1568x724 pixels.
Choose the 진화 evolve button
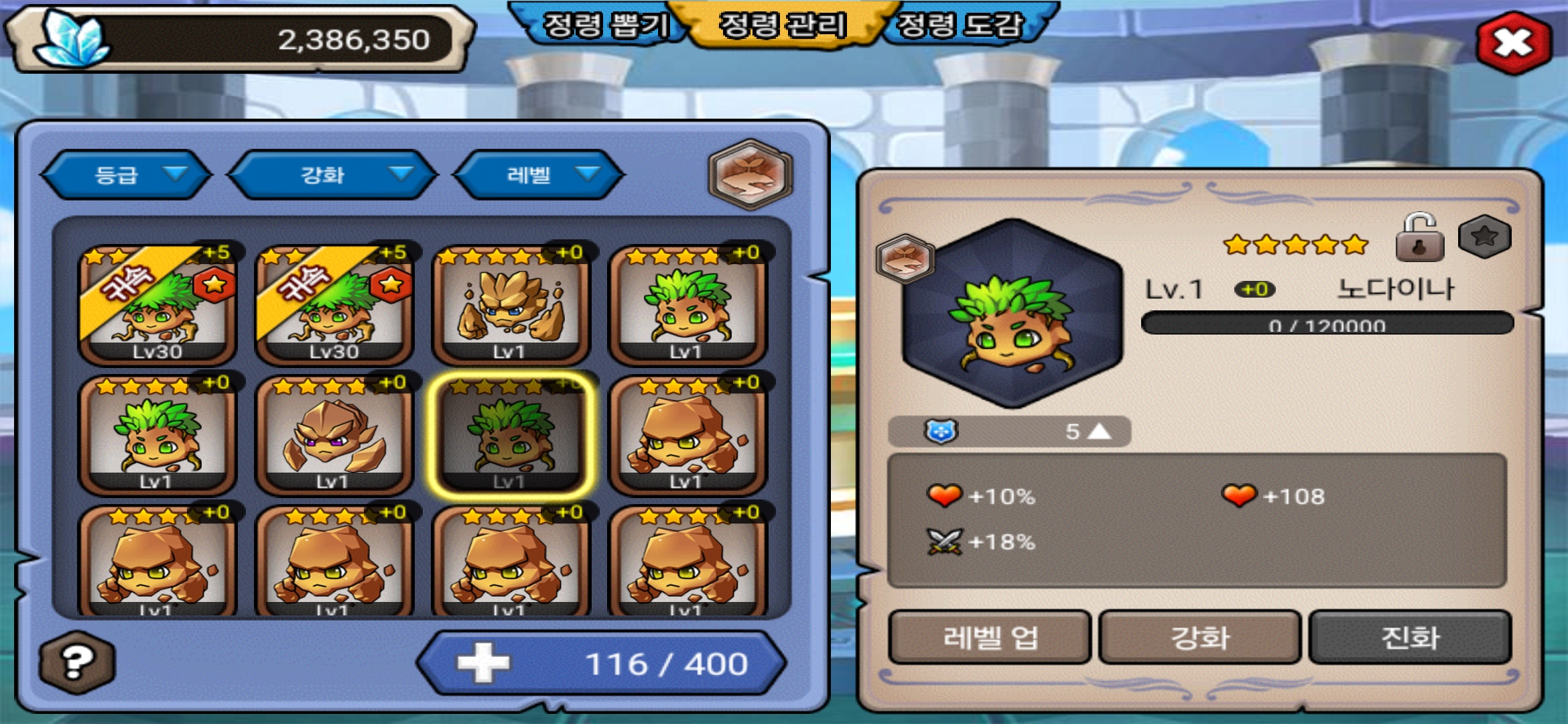1410,637
